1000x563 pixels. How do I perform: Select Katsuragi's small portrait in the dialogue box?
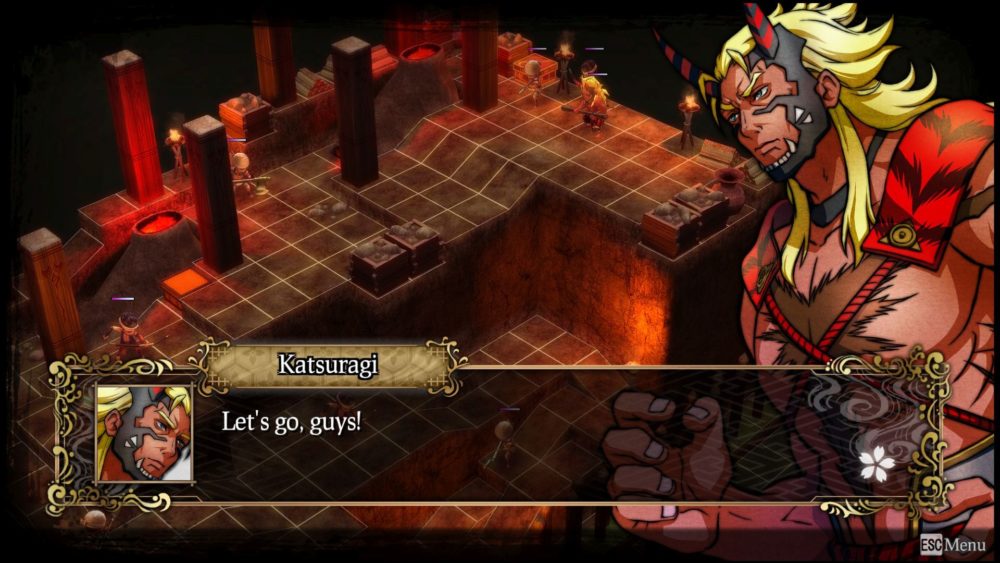point(144,433)
